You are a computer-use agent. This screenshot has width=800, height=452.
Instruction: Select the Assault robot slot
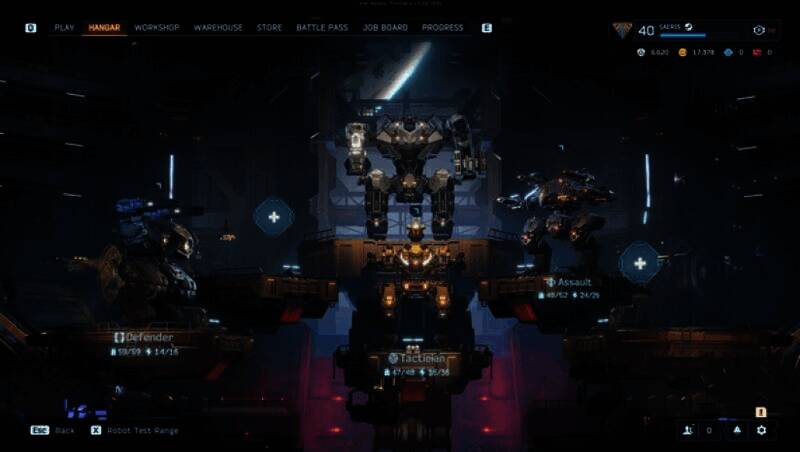(x=574, y=282)
